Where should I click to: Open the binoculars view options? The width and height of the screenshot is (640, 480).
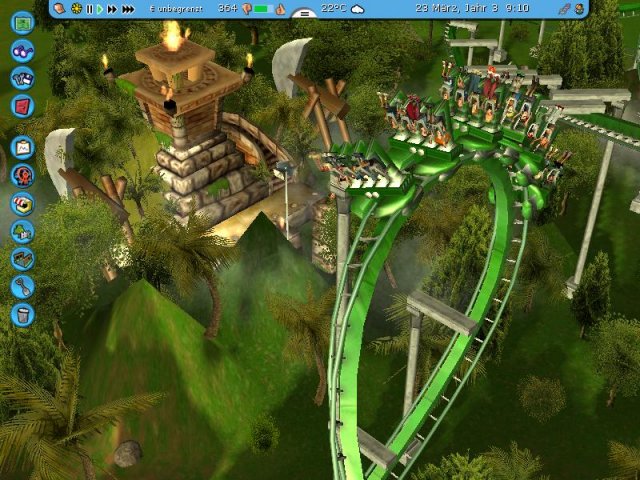pyautogui.click(x=22, y=50)
